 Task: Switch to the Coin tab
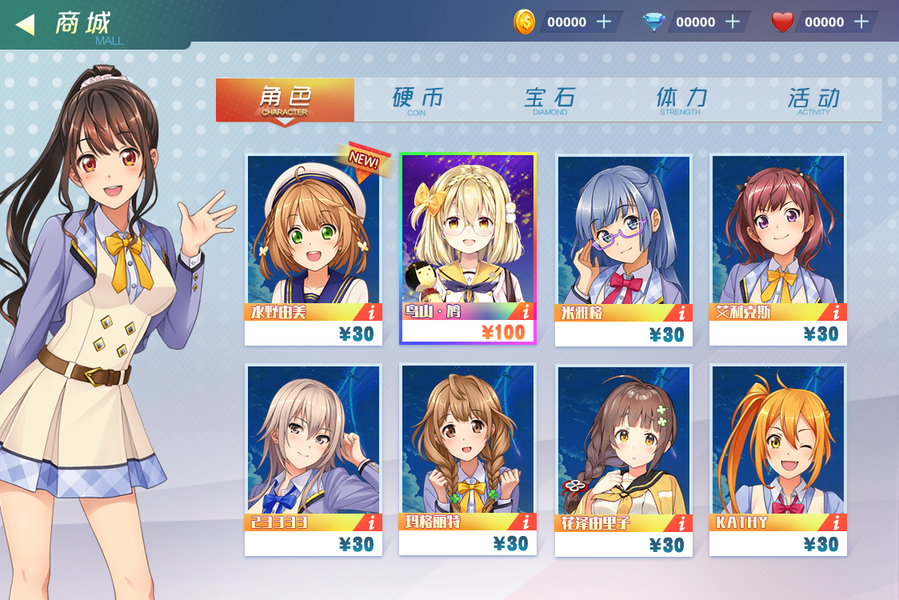point(417,100)
